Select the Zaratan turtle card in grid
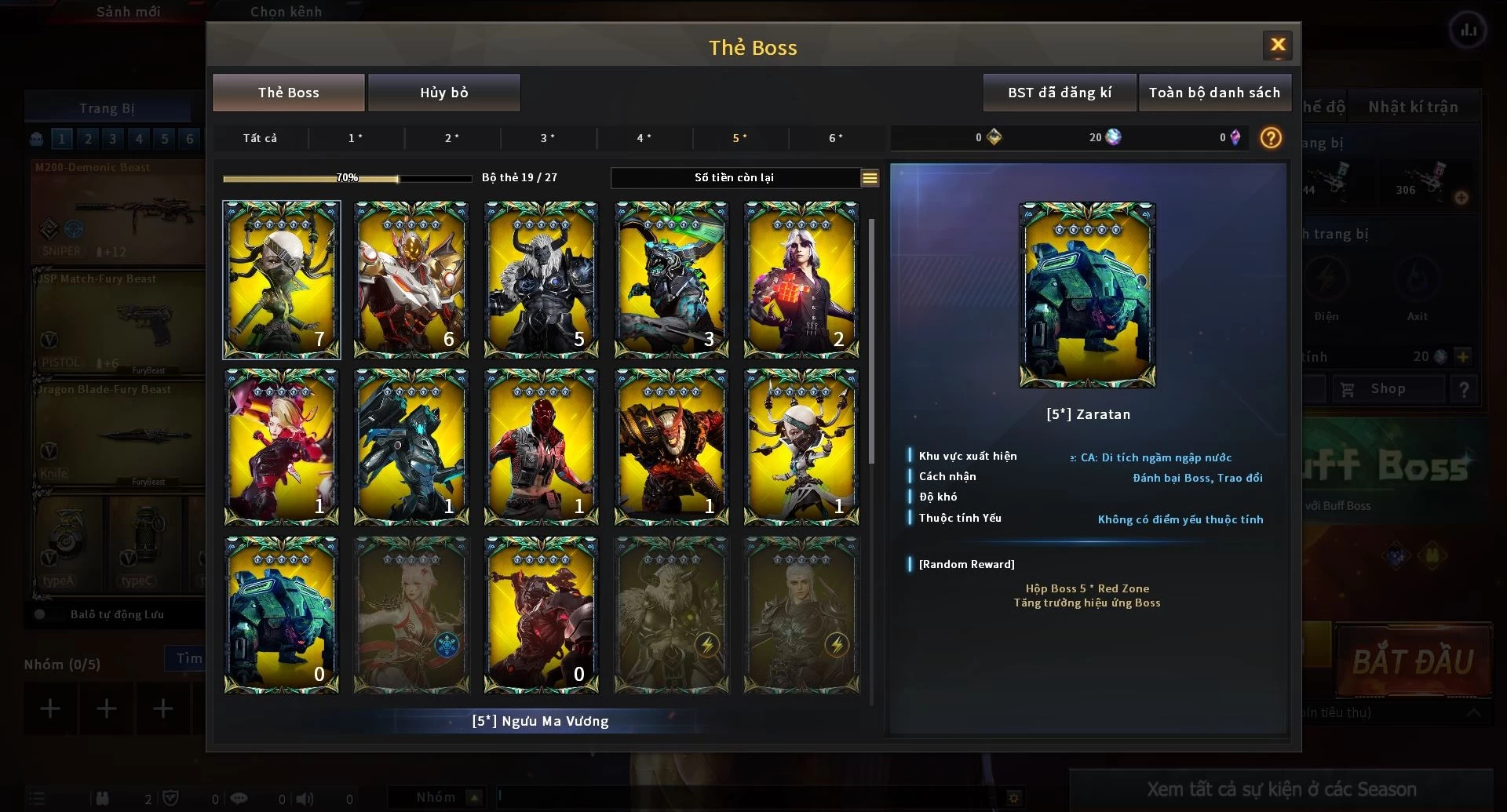 coord(282,615)
